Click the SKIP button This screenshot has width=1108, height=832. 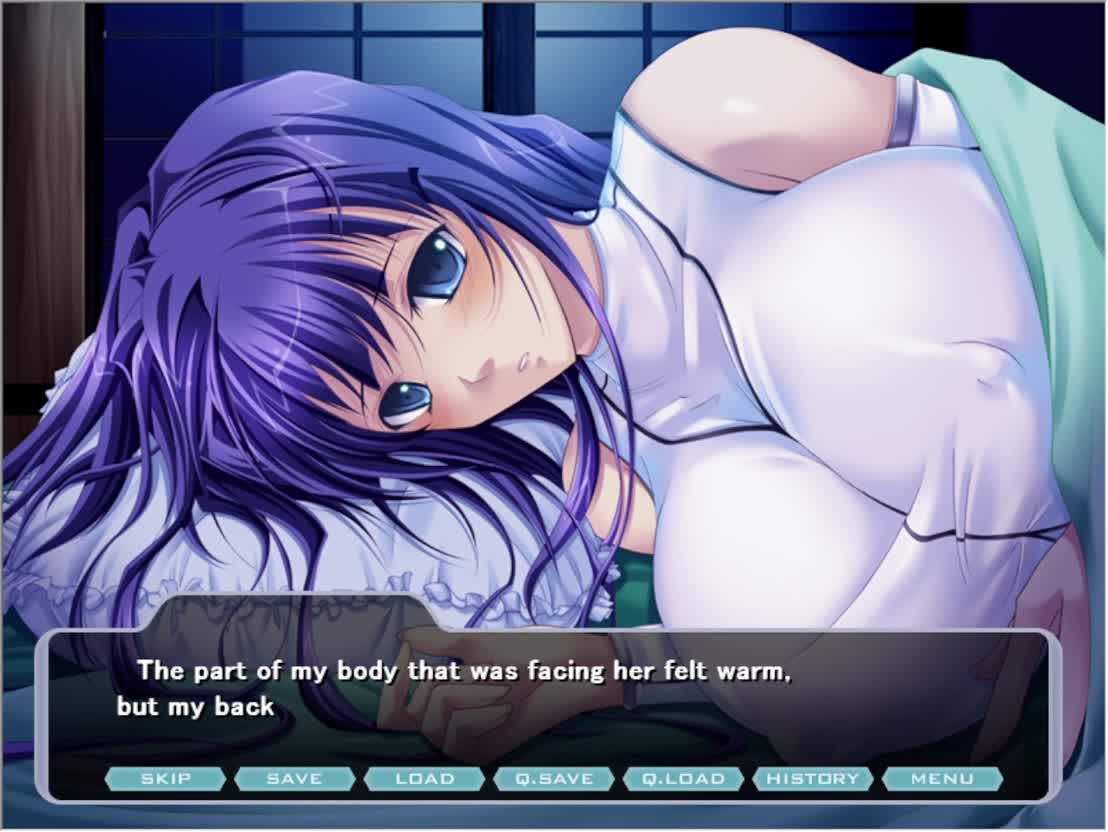point(165,779)
